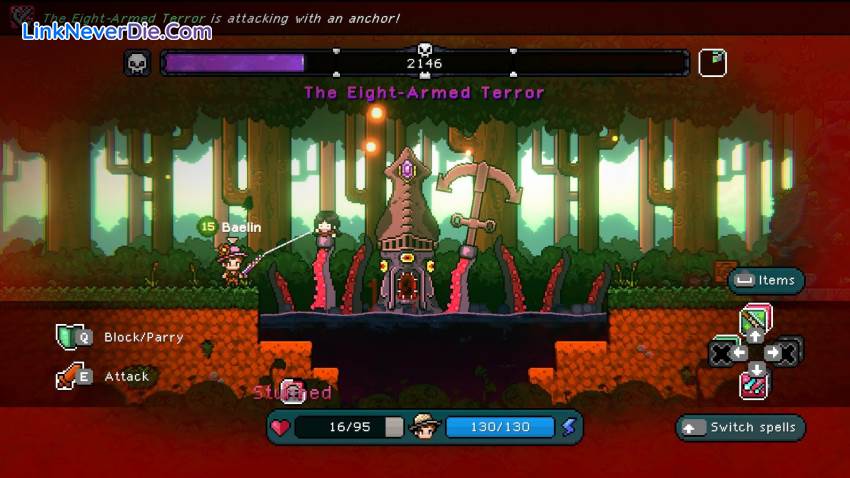This screenshot has width=850, height=478.
Task: Open the LinkNeverDie.Com watermark link
Action: pos(117,31)
